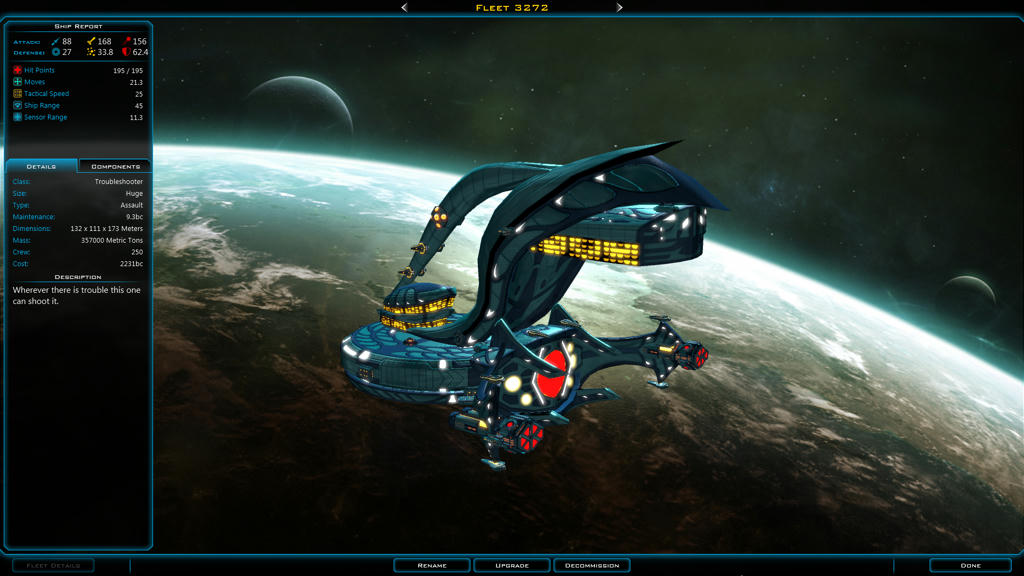
Task: Switch to the Components tab
Action: [x=115, y=166]
